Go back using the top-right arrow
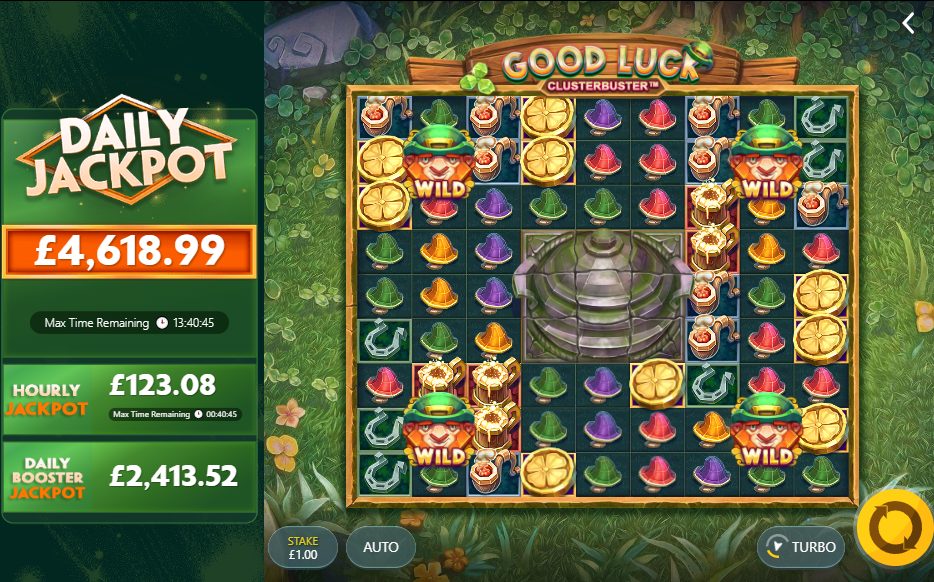934x582 pixels. click(x=908, y=23)
